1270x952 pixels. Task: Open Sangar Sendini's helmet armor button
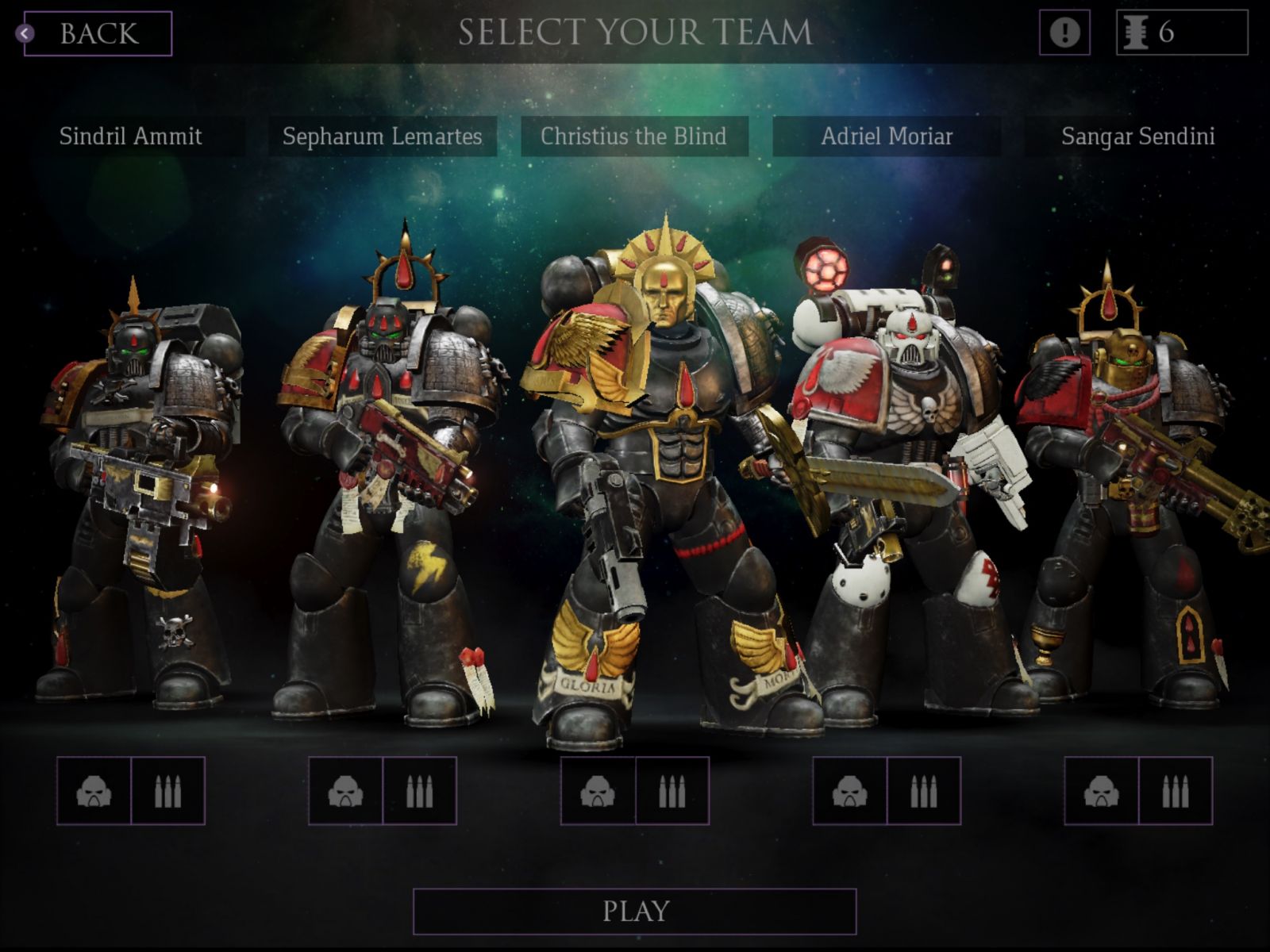coord(1101,791)
